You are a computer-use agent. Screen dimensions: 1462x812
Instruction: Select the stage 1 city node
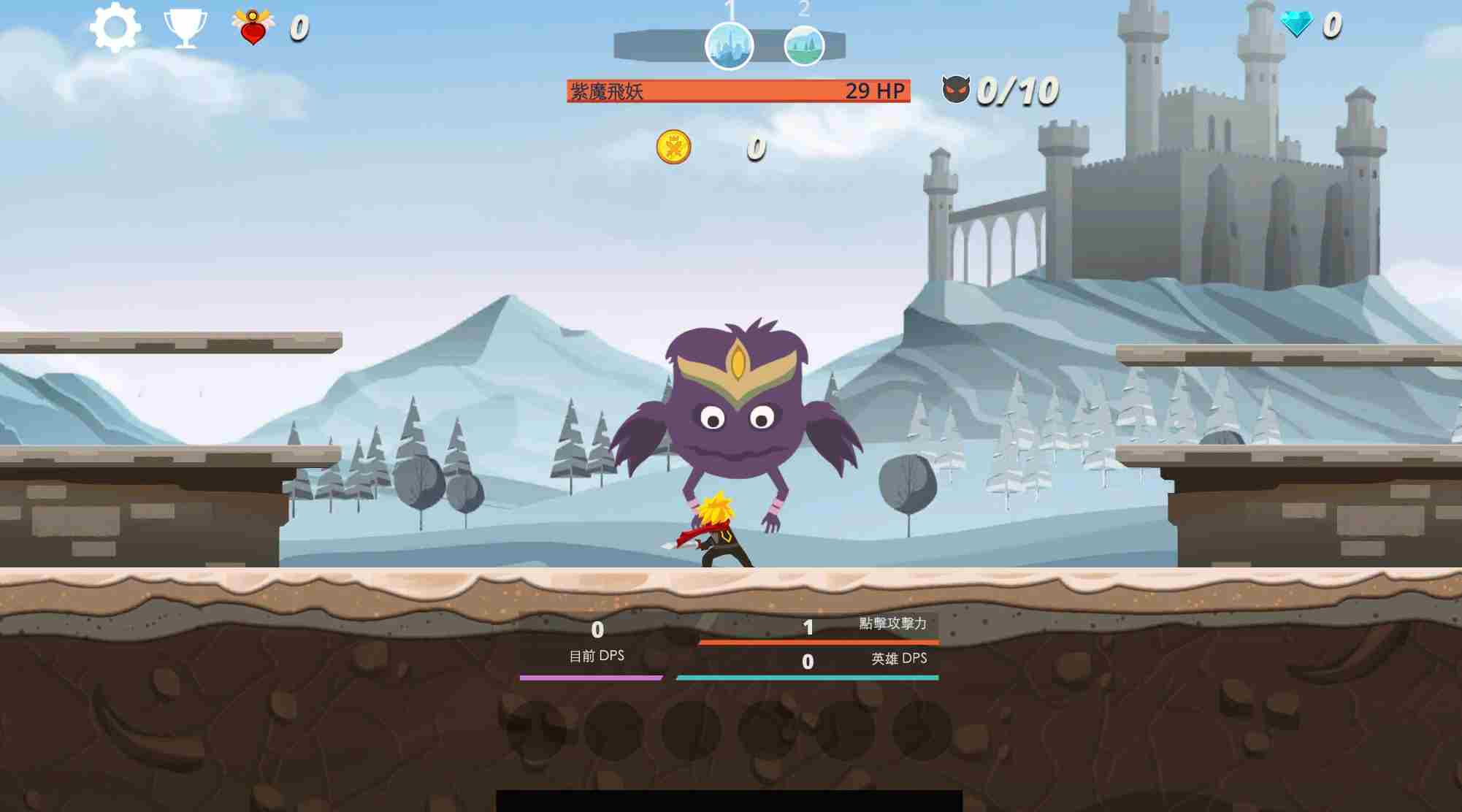(x=731, y=45)
